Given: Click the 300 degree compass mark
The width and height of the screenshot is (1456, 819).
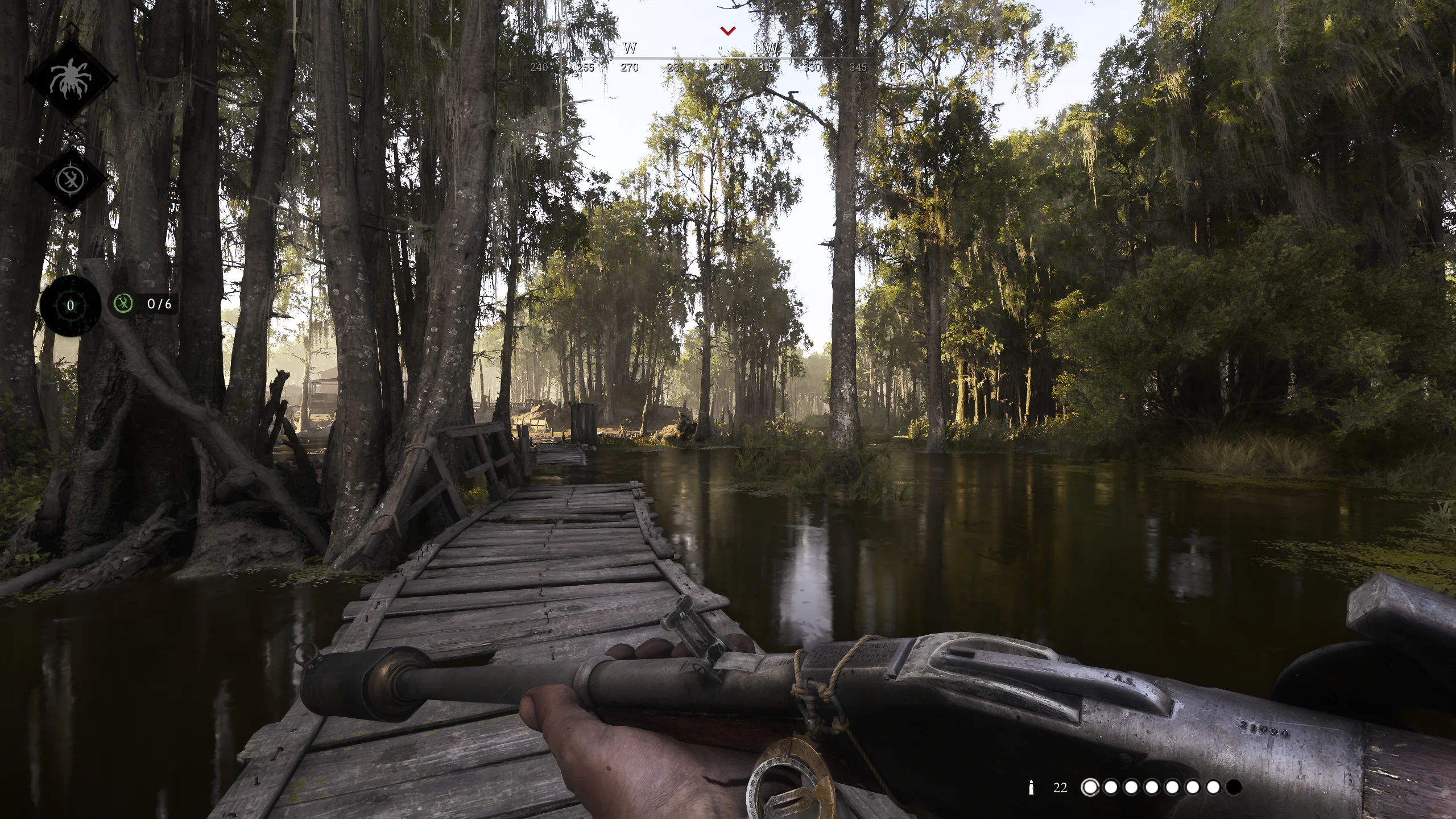Looking at the screenshot, I should click(721, 67).
